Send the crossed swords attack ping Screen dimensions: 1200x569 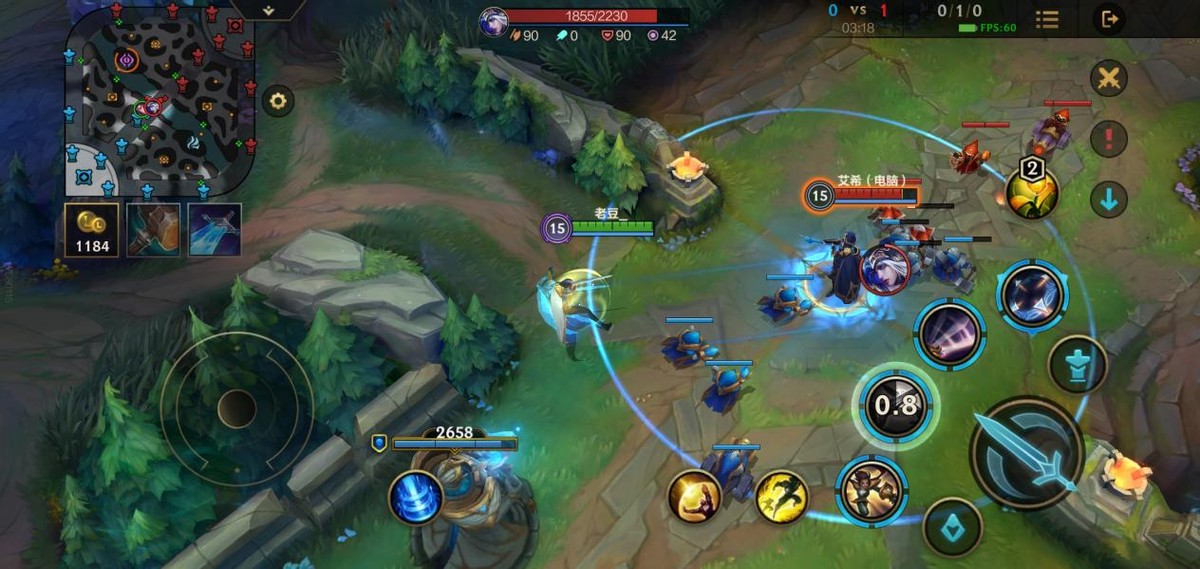[x=1108, y=78]
